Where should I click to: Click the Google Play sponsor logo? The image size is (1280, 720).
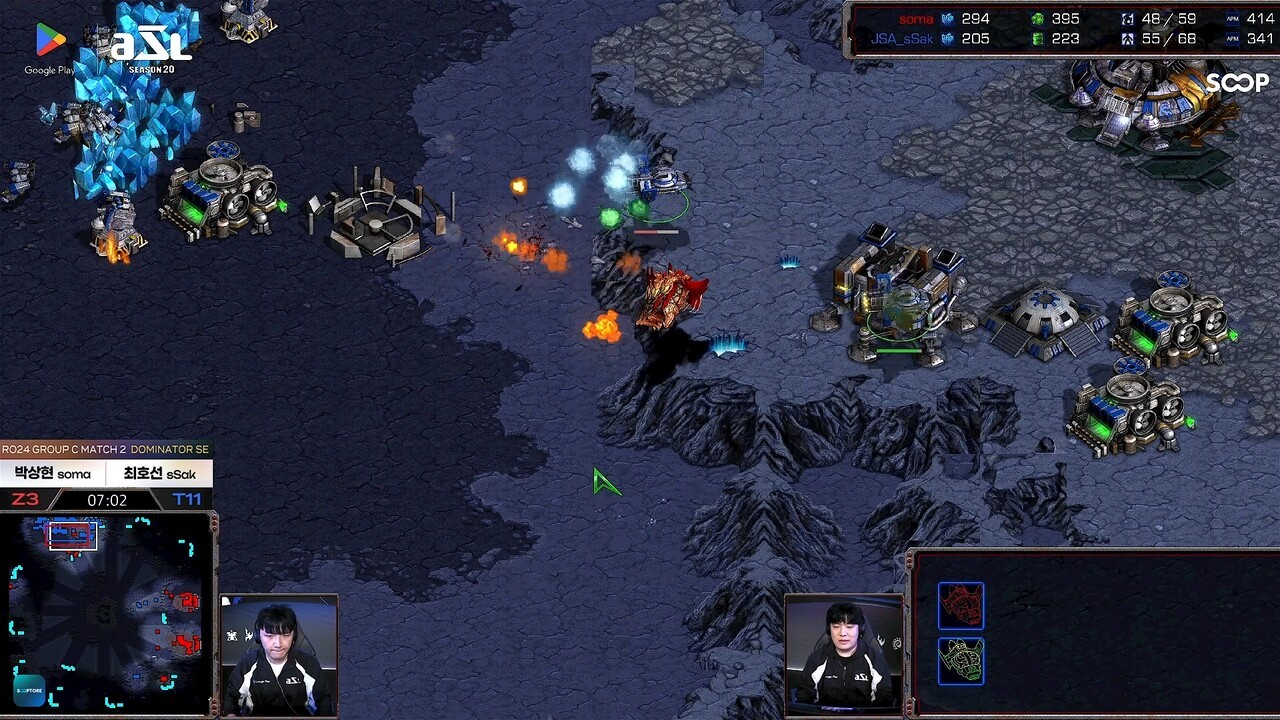[50, 48]
